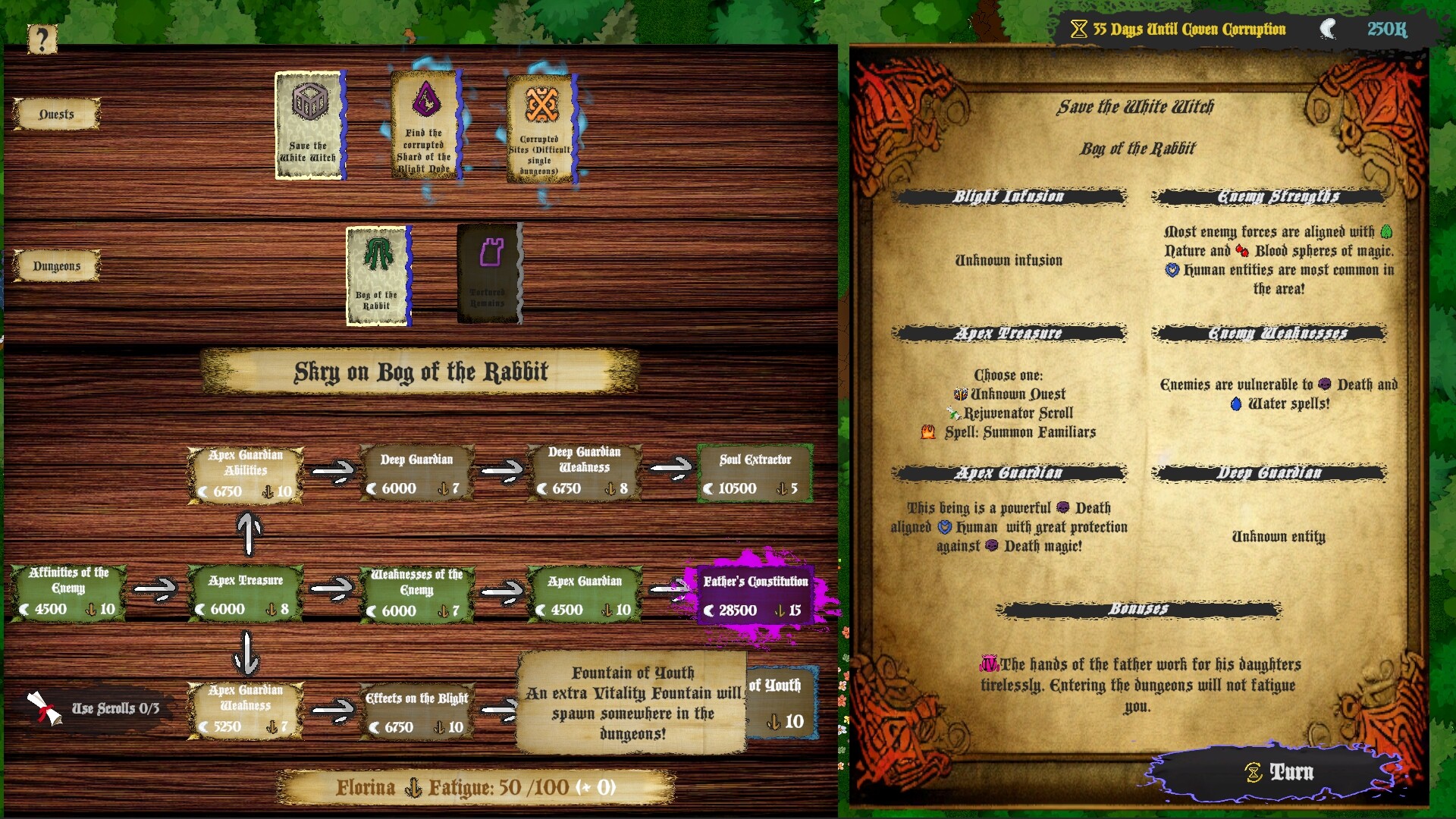Scry the Deep Guardian node
This screenshot has height=819, width=1456.
[x=416, y=473]
